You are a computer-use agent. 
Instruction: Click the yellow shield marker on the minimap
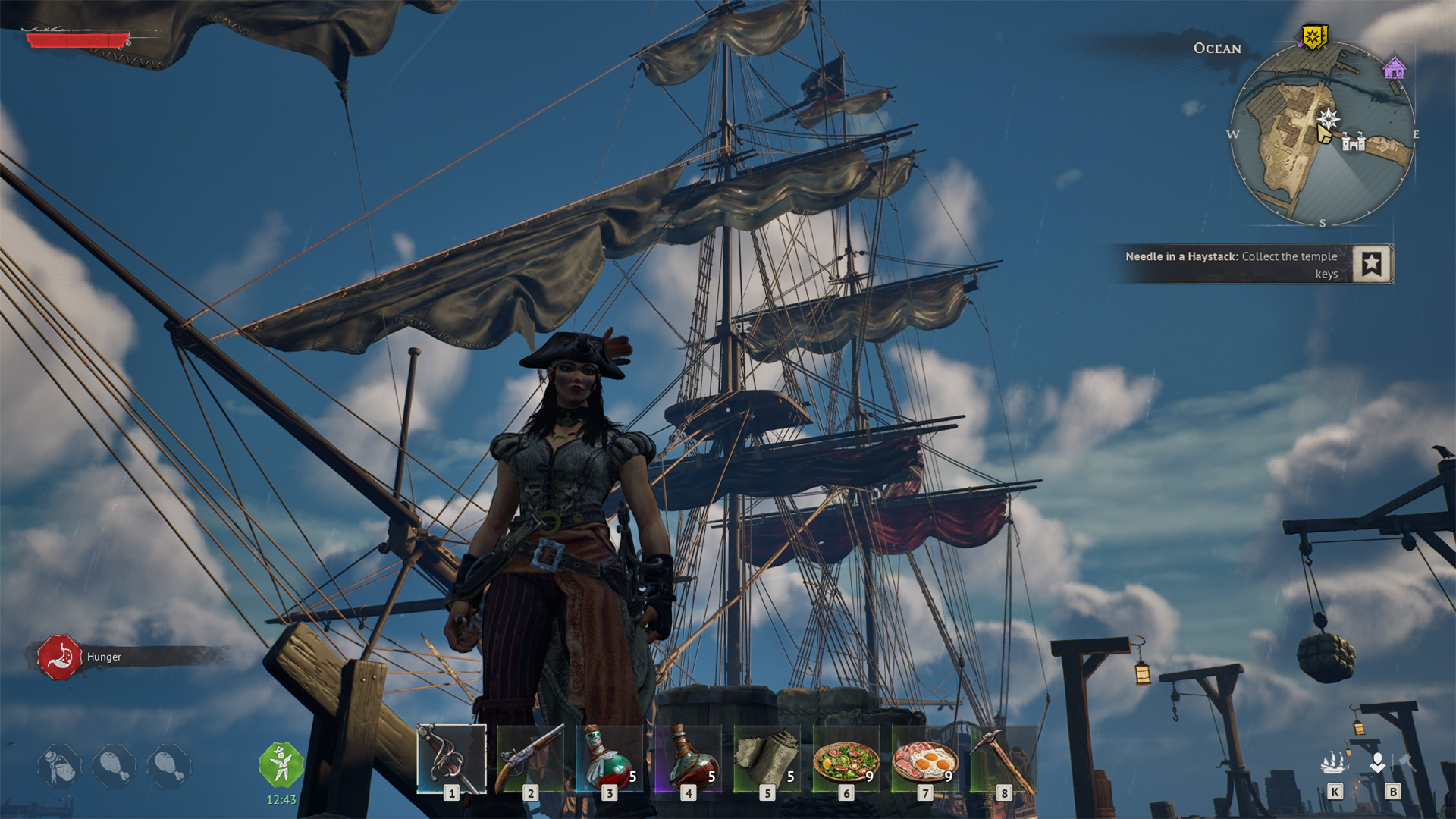point(1313,36)
